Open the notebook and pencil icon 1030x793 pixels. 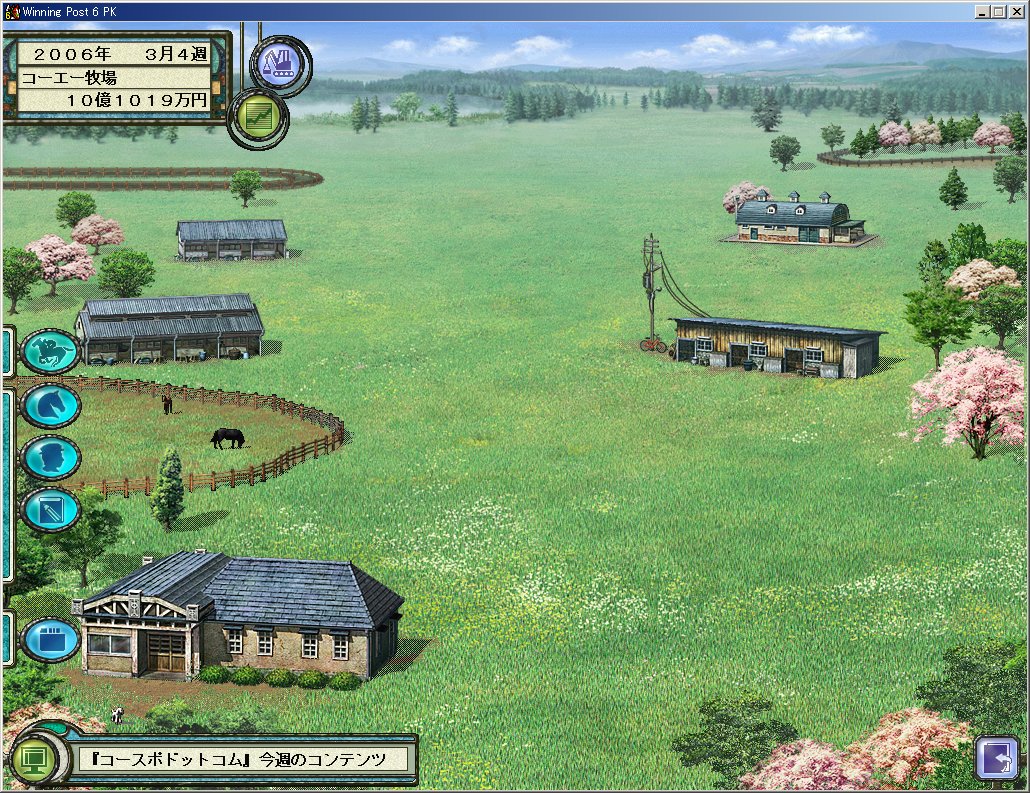50,510
